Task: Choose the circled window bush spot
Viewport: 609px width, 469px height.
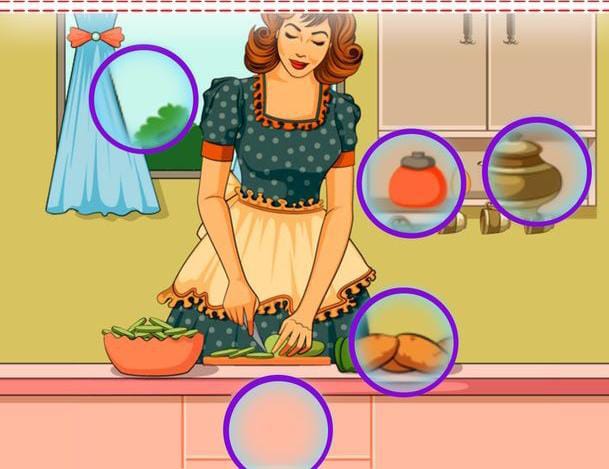Action: [x=142, y=97]
